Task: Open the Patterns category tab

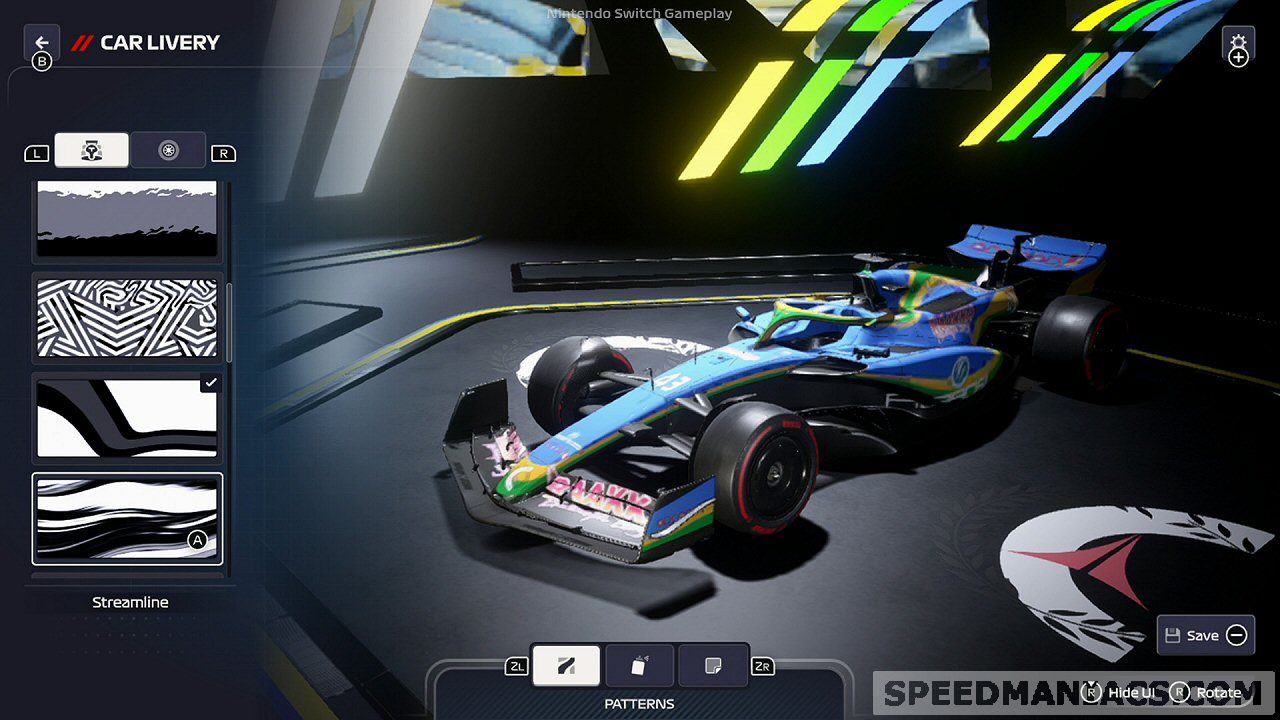Action: 566,666
